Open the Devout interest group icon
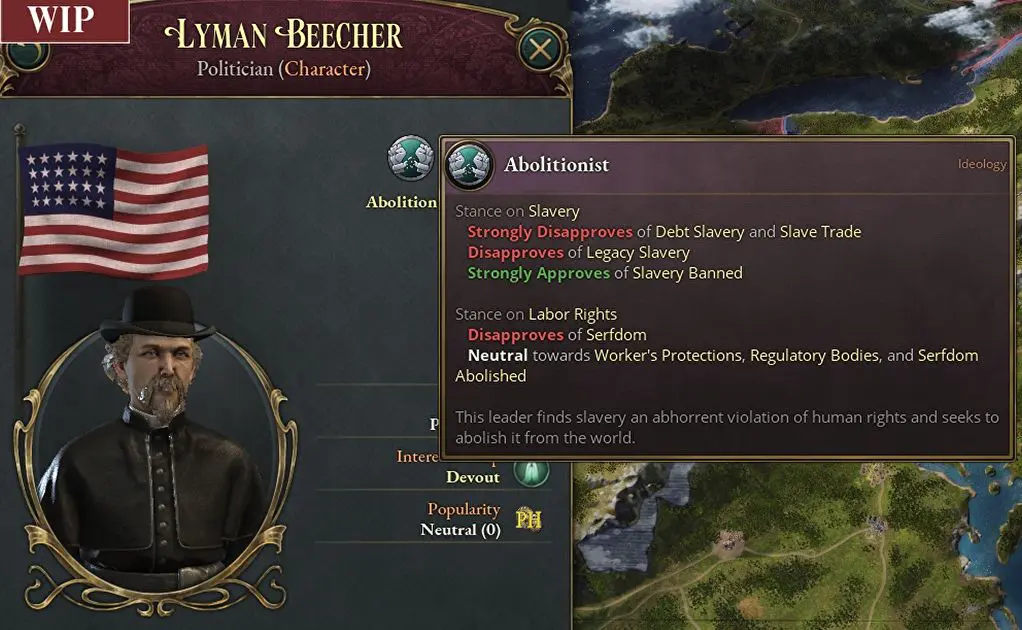1022x630 pixels. pos(532,469)
